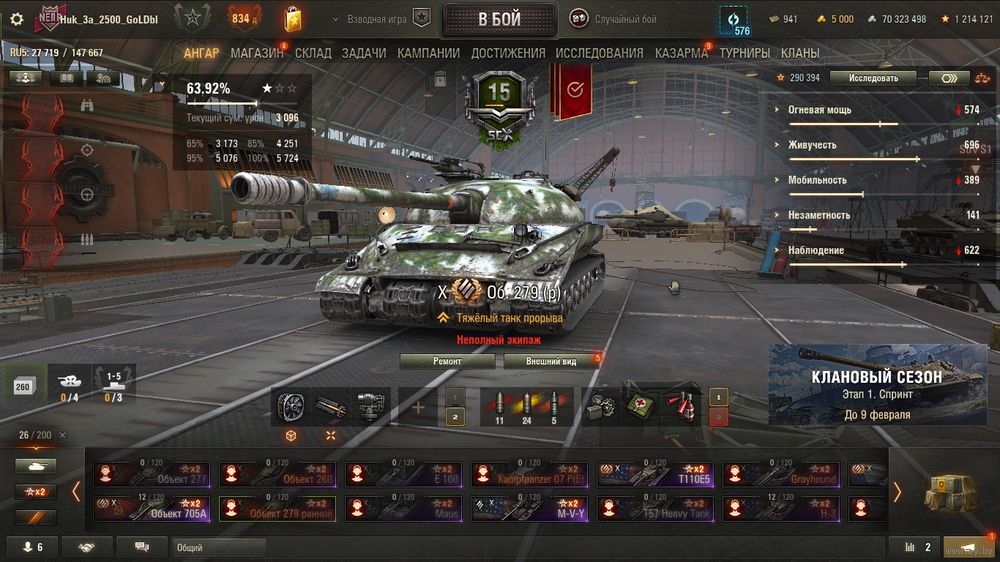Go to the КАМПАНИИ tab
1000x562 pixels.
point(428,53)
